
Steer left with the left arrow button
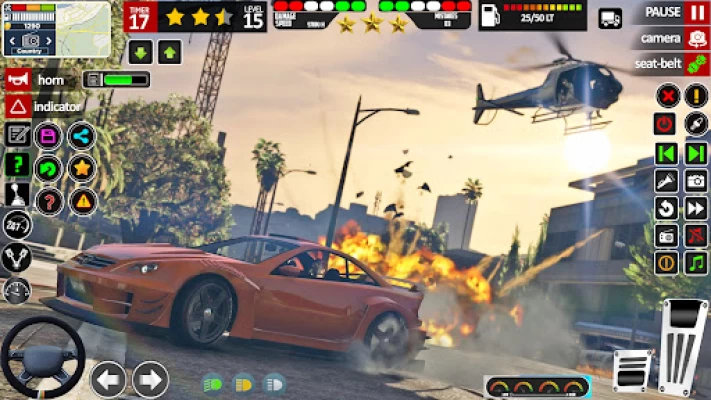point(108,379)
